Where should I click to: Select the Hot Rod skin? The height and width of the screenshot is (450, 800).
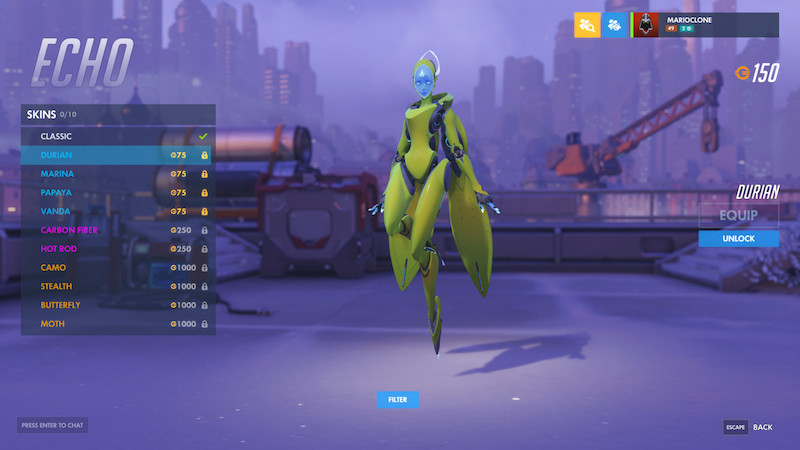[118, 249]
